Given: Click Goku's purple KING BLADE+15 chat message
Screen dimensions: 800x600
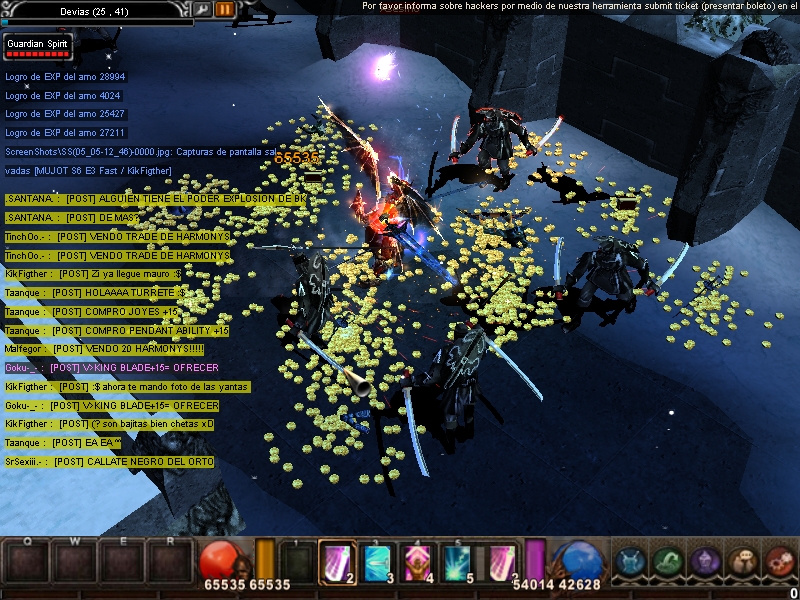Looking at the screenshot, I should coord(111,368).
